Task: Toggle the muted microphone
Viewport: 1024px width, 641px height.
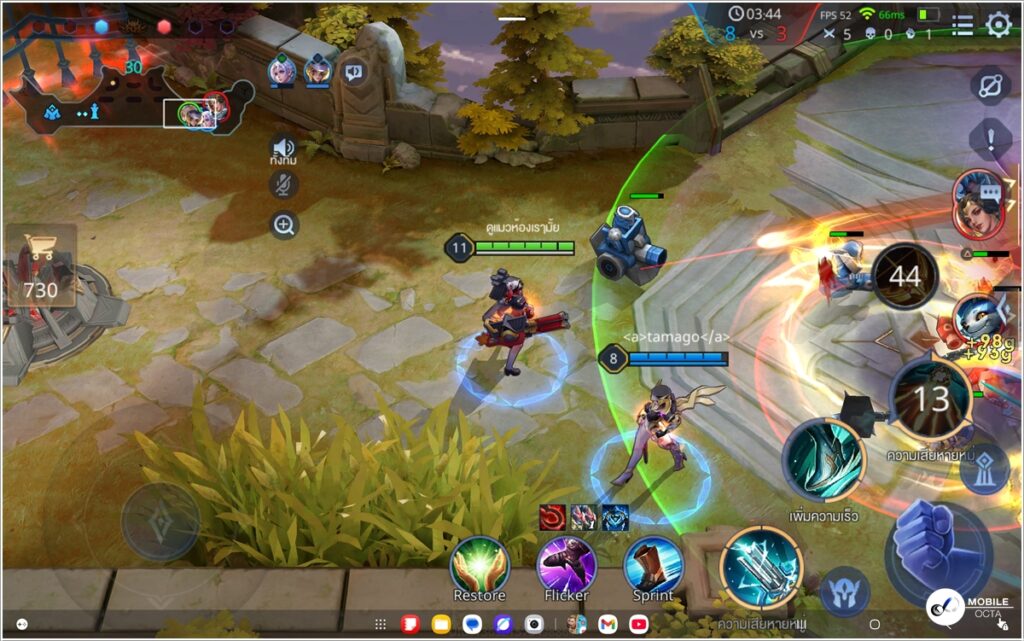Action: (284, 184)
